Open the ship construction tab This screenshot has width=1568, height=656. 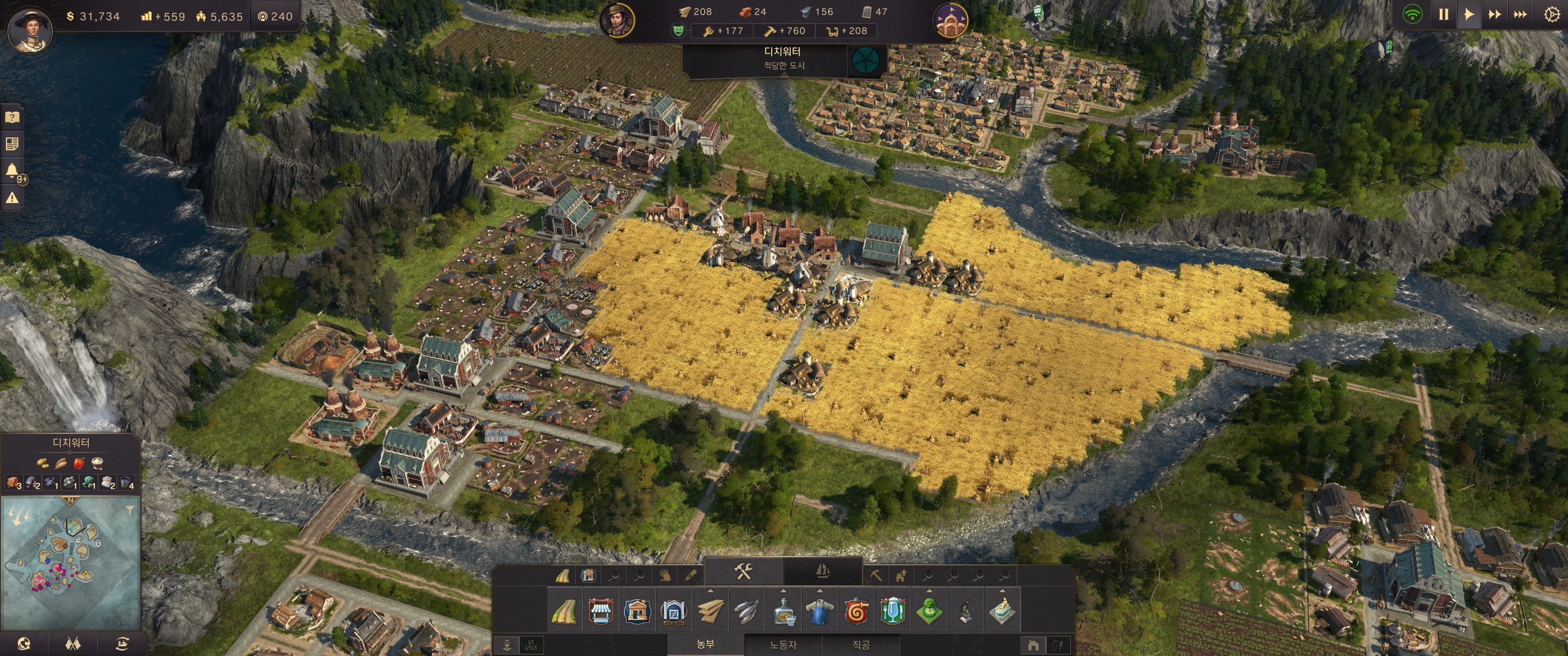pos(822,571)
